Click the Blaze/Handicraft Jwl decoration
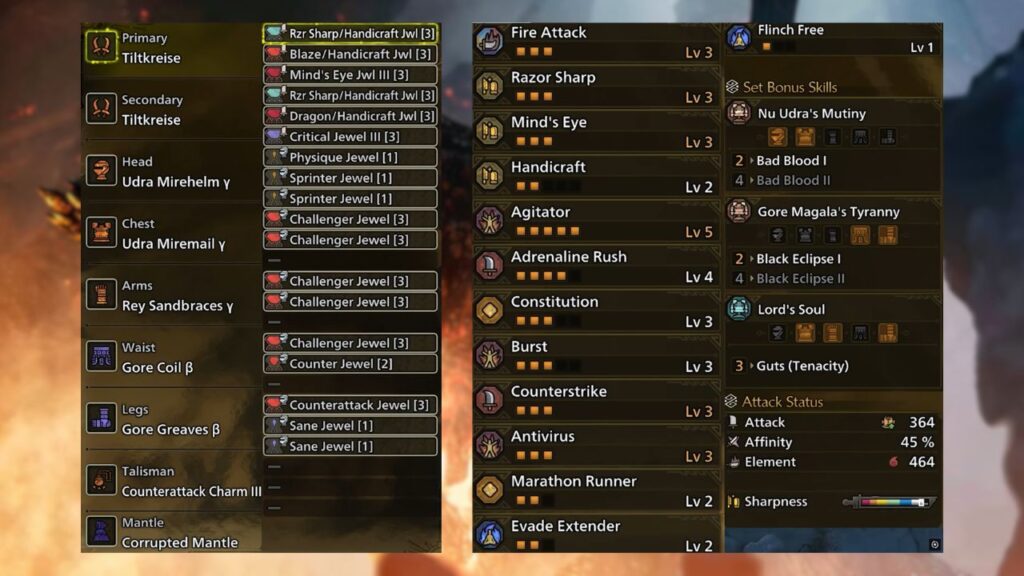Screen dimensions: 1024x576 [x=350, y=54]
